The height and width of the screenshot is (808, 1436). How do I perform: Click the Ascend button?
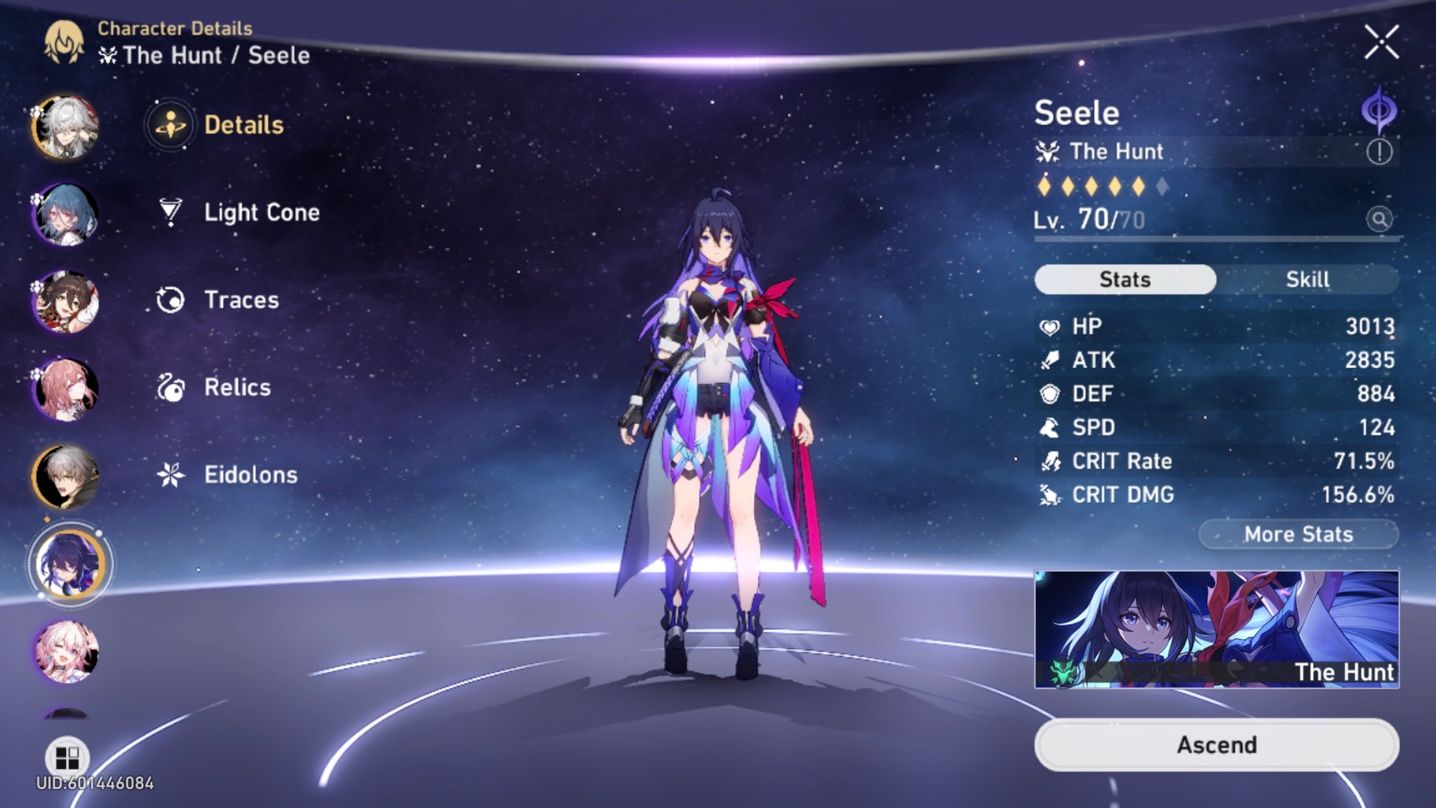pyautogui.click(x=1216, y=744)
